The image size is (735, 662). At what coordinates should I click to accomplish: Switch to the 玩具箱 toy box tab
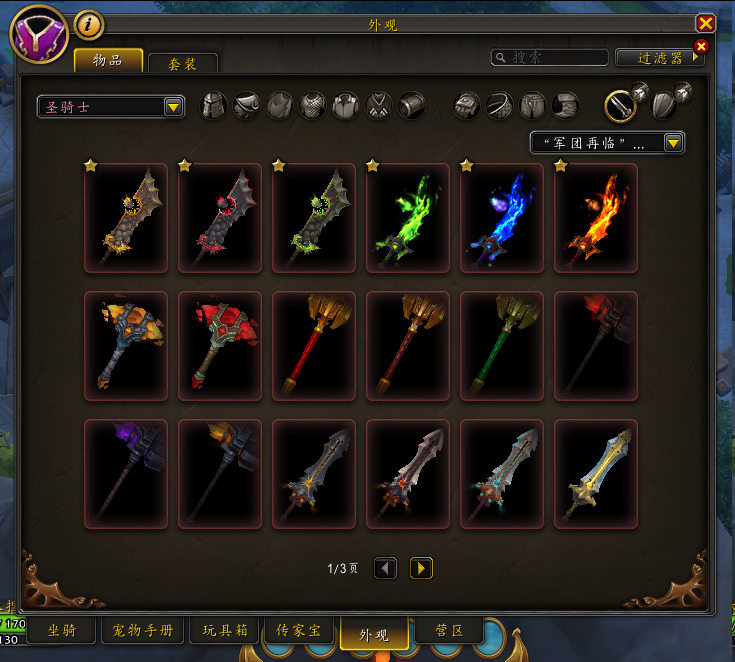[x=222, y=631]
